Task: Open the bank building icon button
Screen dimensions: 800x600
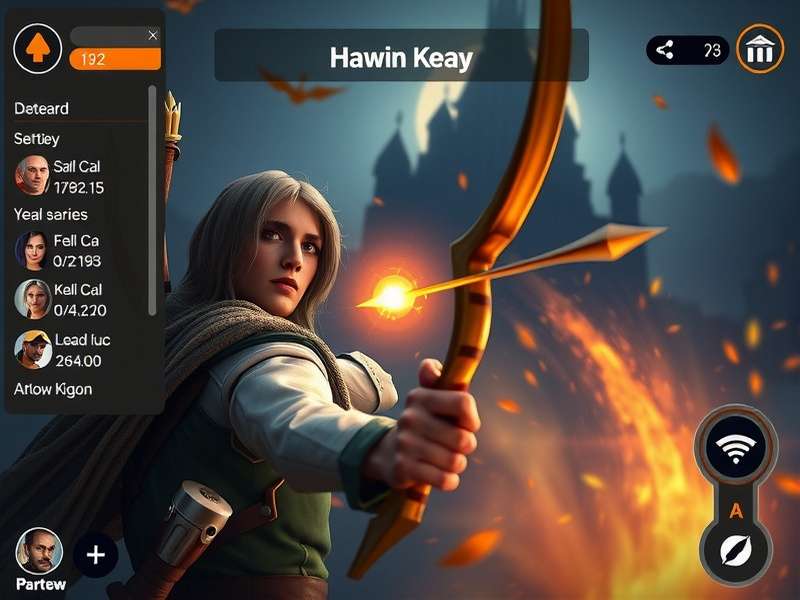Action: coord(759,49)
